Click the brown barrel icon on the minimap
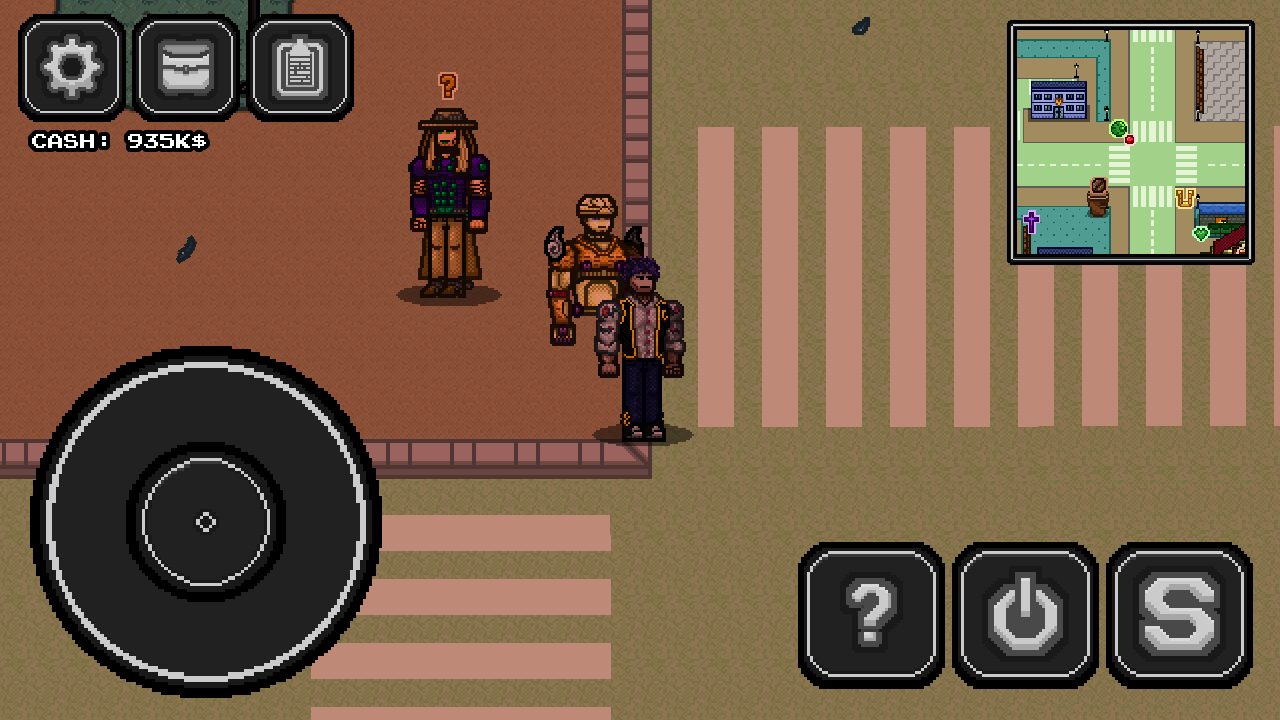Image resolution: width=1280 pixels, height=720 pixels. (1098, 196)
